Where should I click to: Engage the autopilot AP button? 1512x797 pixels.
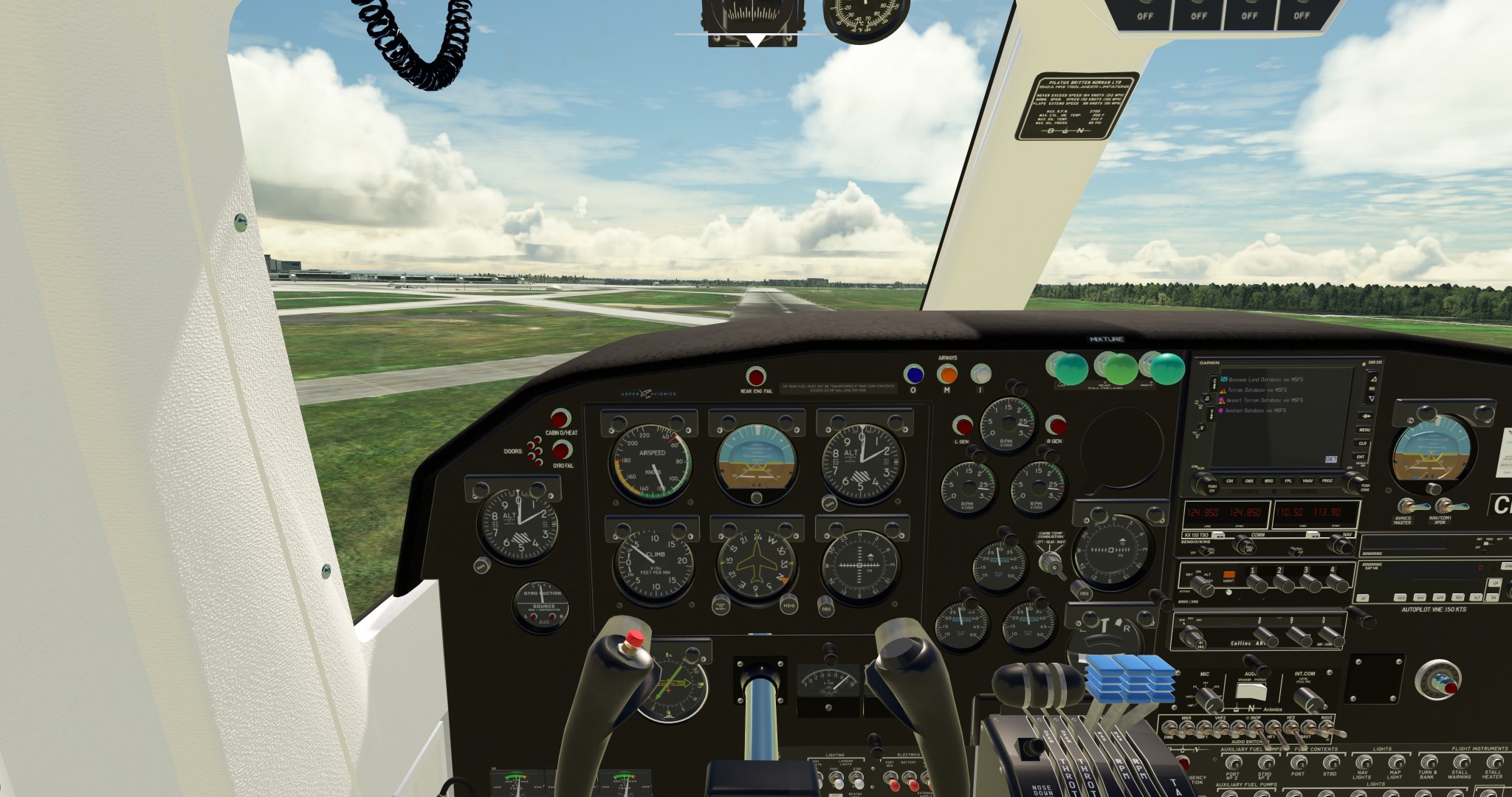(x=1363, y=597)
